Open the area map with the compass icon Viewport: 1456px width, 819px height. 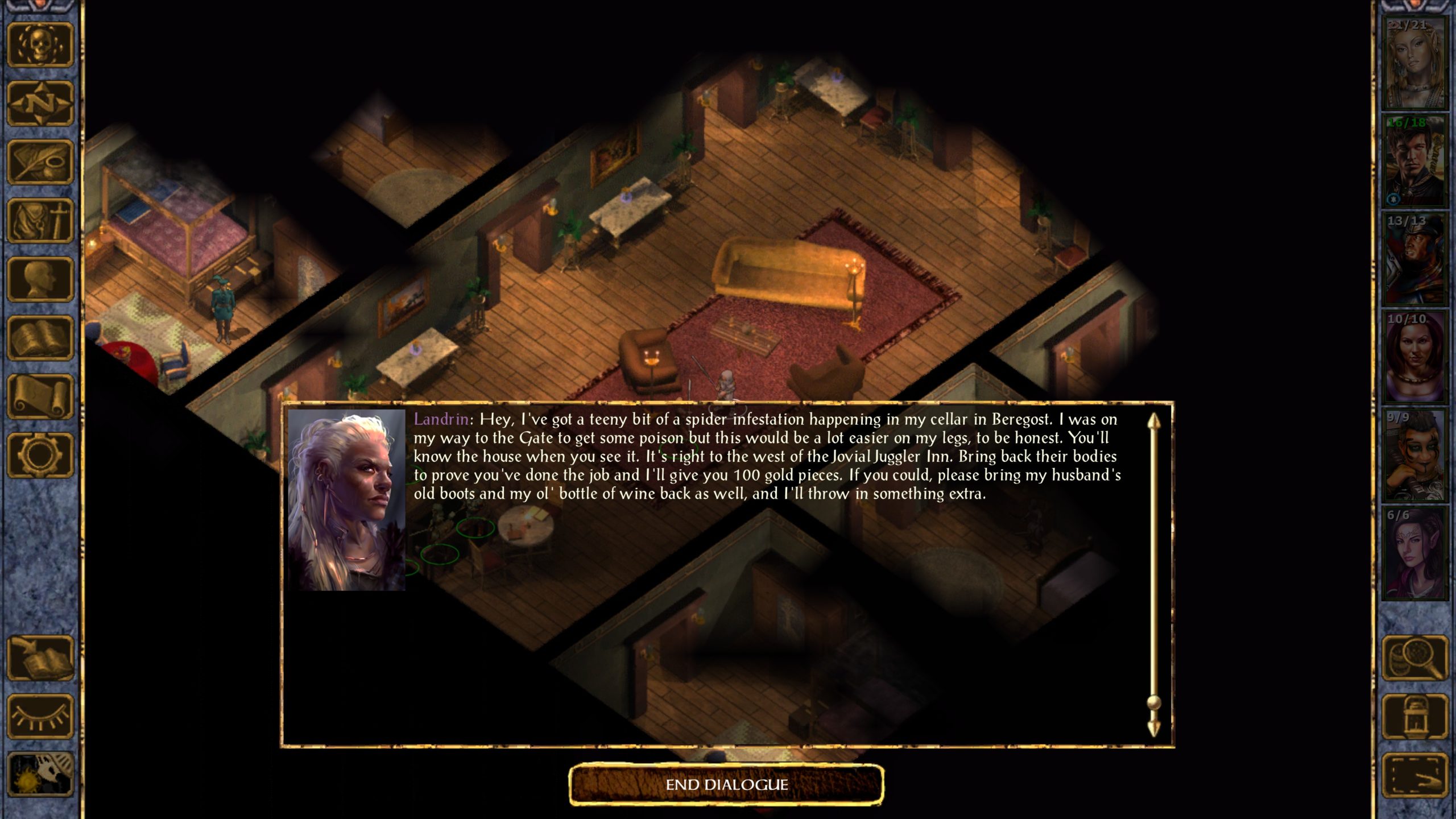tap(40, 104)
